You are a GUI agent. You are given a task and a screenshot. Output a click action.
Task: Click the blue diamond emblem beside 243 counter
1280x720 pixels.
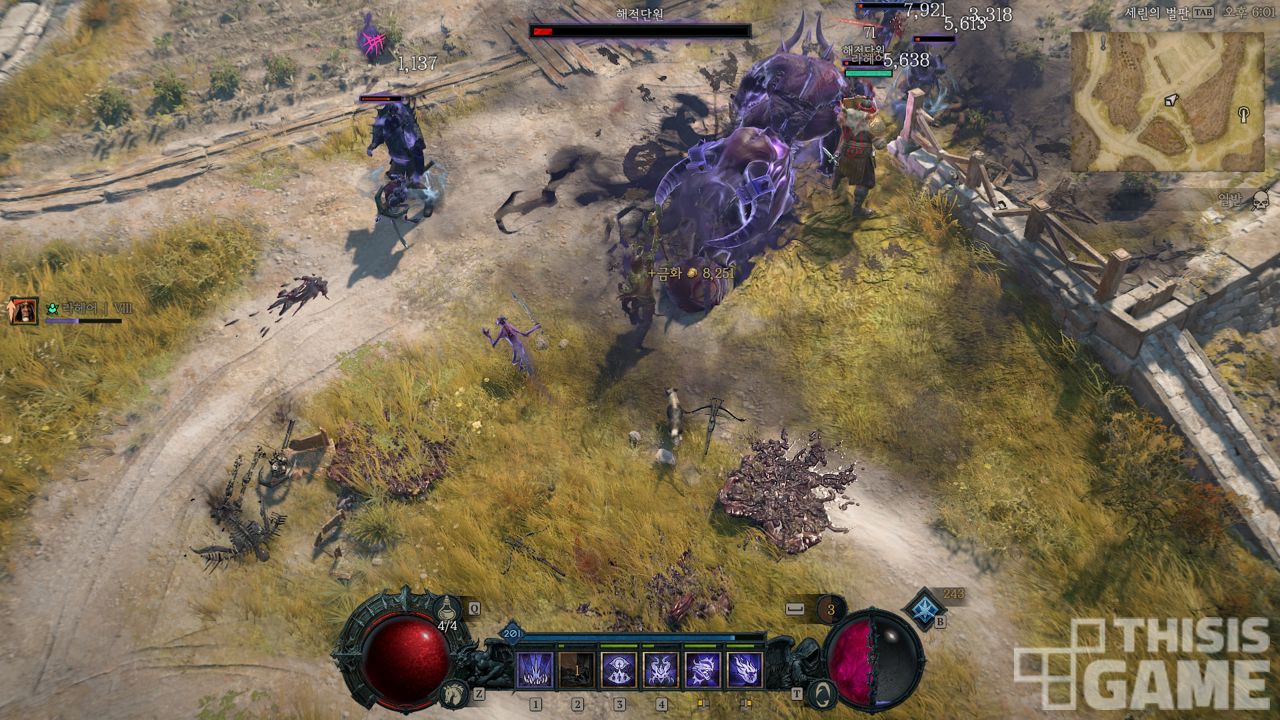pyautogui.click(x=925, y=608)
